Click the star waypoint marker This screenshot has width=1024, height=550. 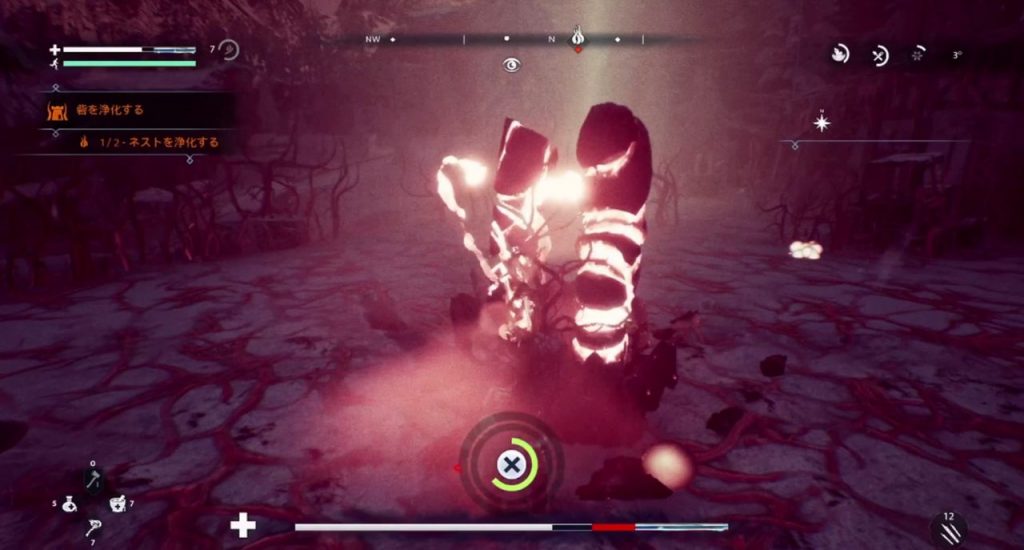point(822,123)
